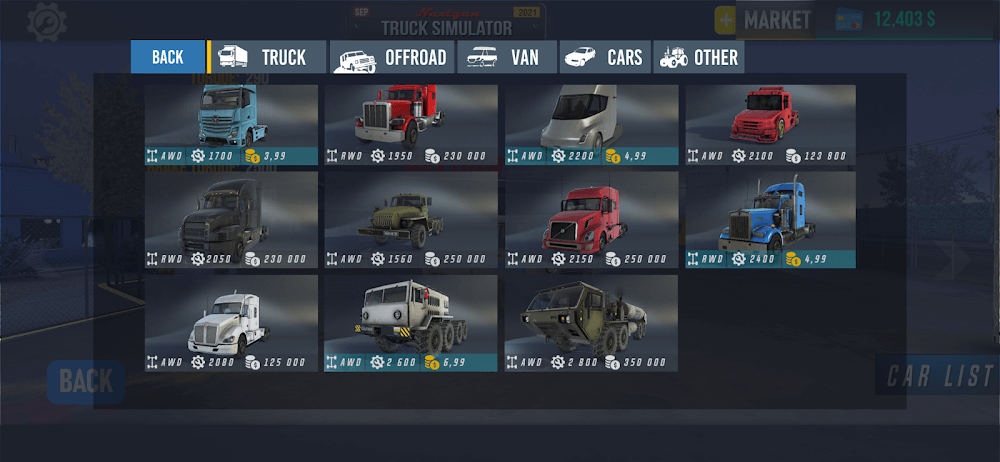
Task: Select the VAN category tab
Action: (x=507, y=57)
